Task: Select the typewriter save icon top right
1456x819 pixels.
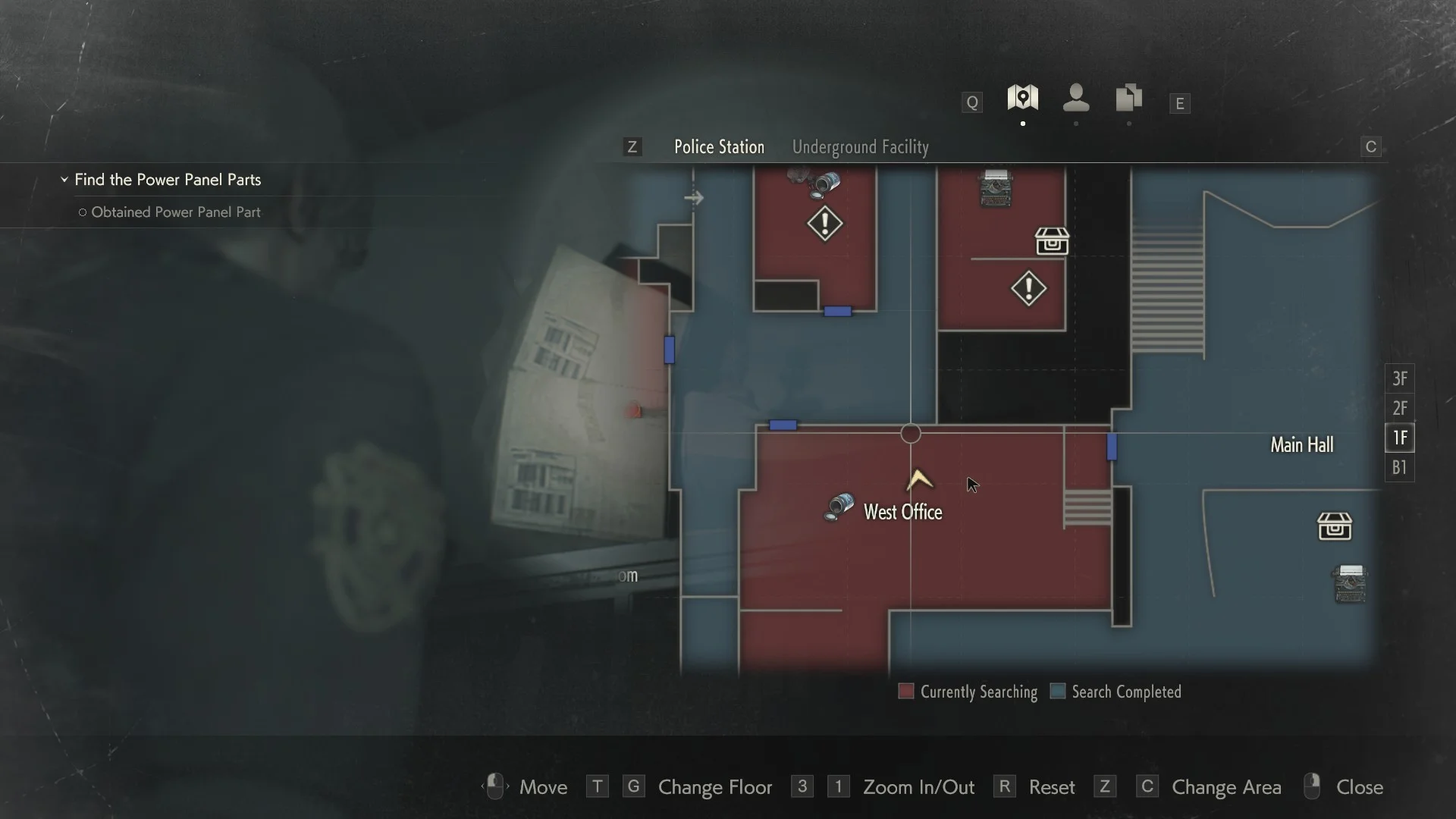Action: pyautogui.click(x=996, y=190)
